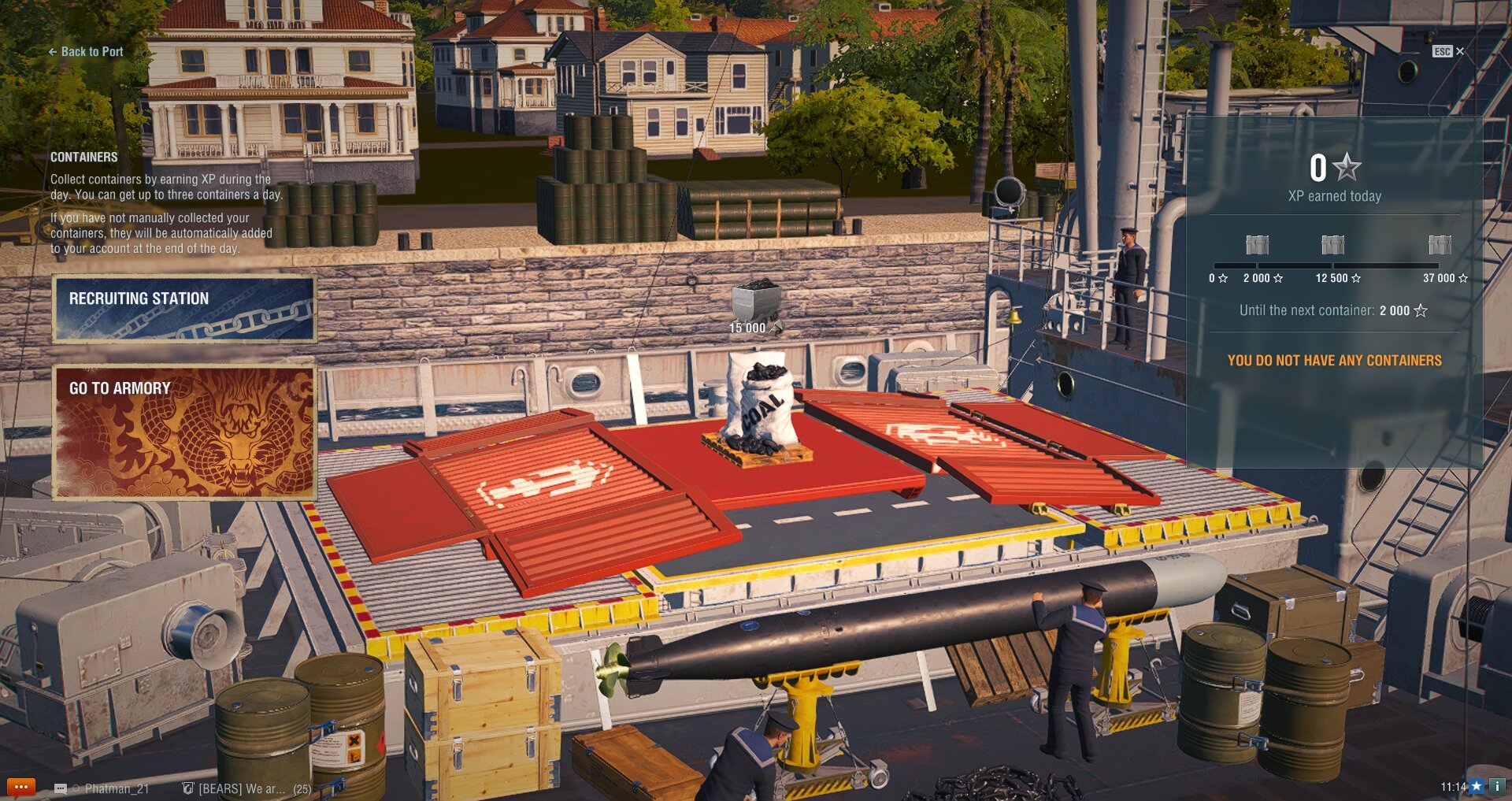Open the orange chat bubble button
The height and width of the screenshot is (801, 1512).
(x=20, y=787)
